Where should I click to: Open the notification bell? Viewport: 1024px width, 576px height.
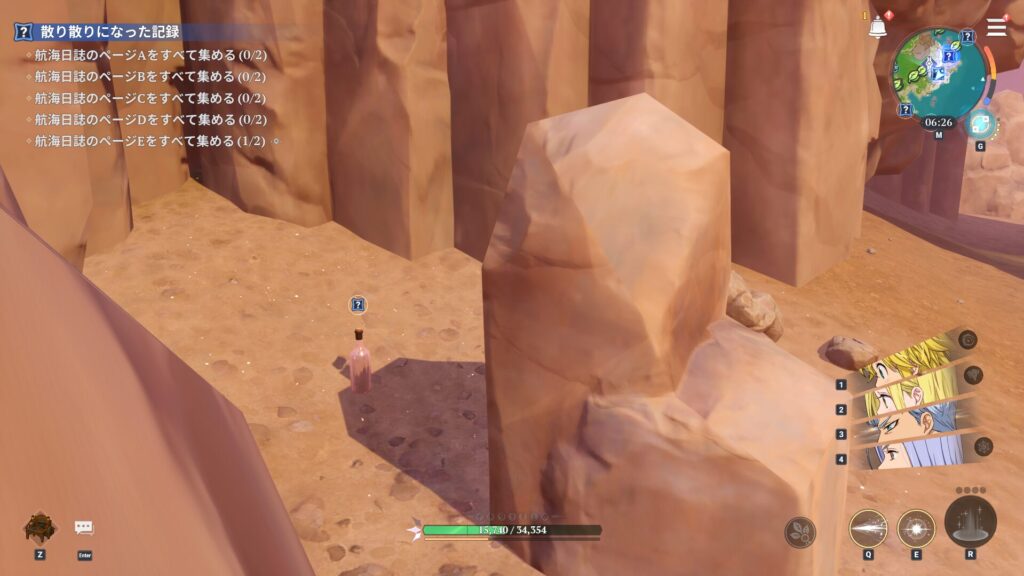point(878,28)
